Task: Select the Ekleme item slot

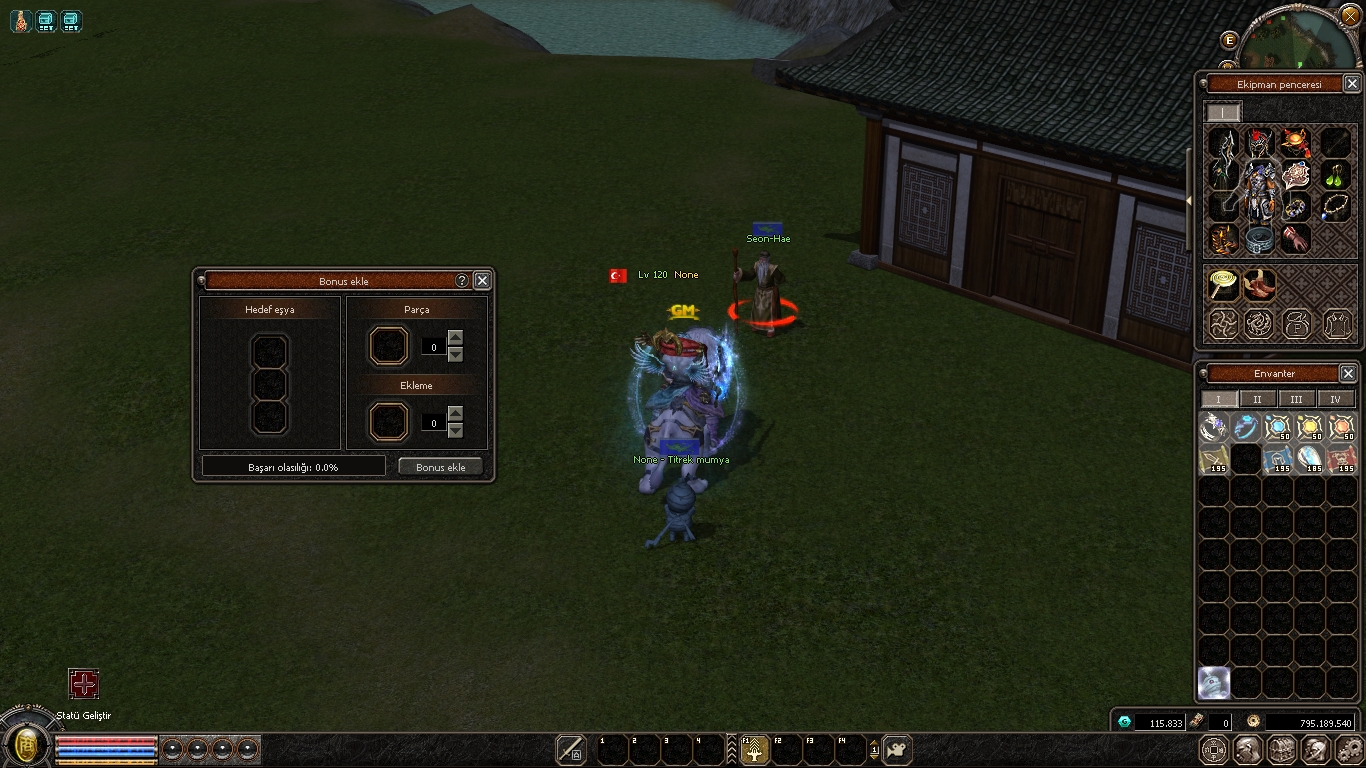Action: click(389, 422)
